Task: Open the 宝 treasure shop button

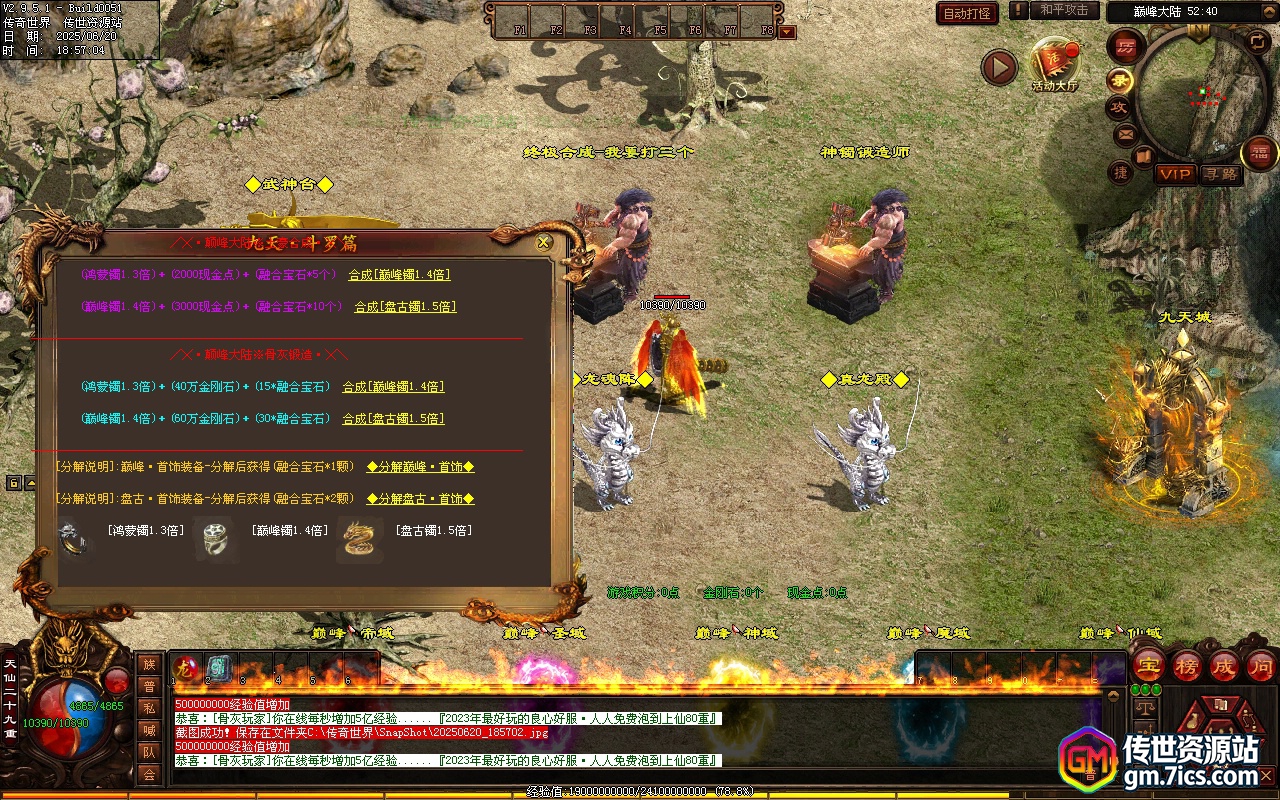Action: [1148, 666]
